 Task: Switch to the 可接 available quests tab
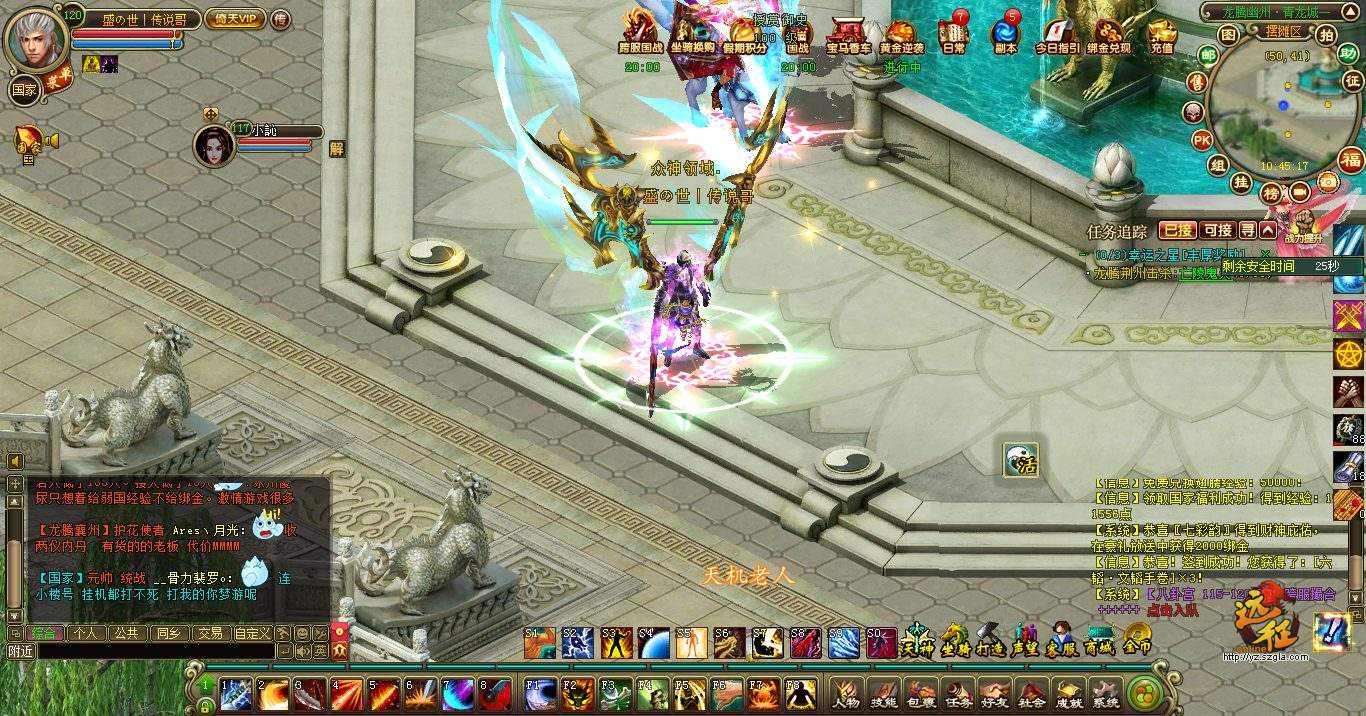tap(1217, 231)
